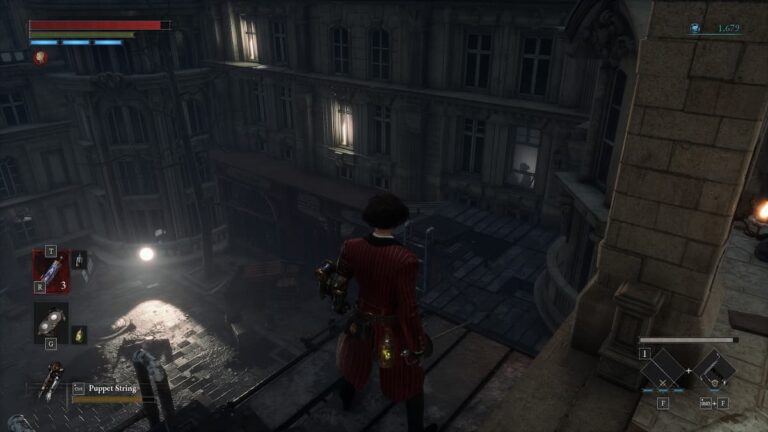Viewport: 768px width, 432px height.
Task: Select the blade Fable Art diamond
Action: point(662,369)
